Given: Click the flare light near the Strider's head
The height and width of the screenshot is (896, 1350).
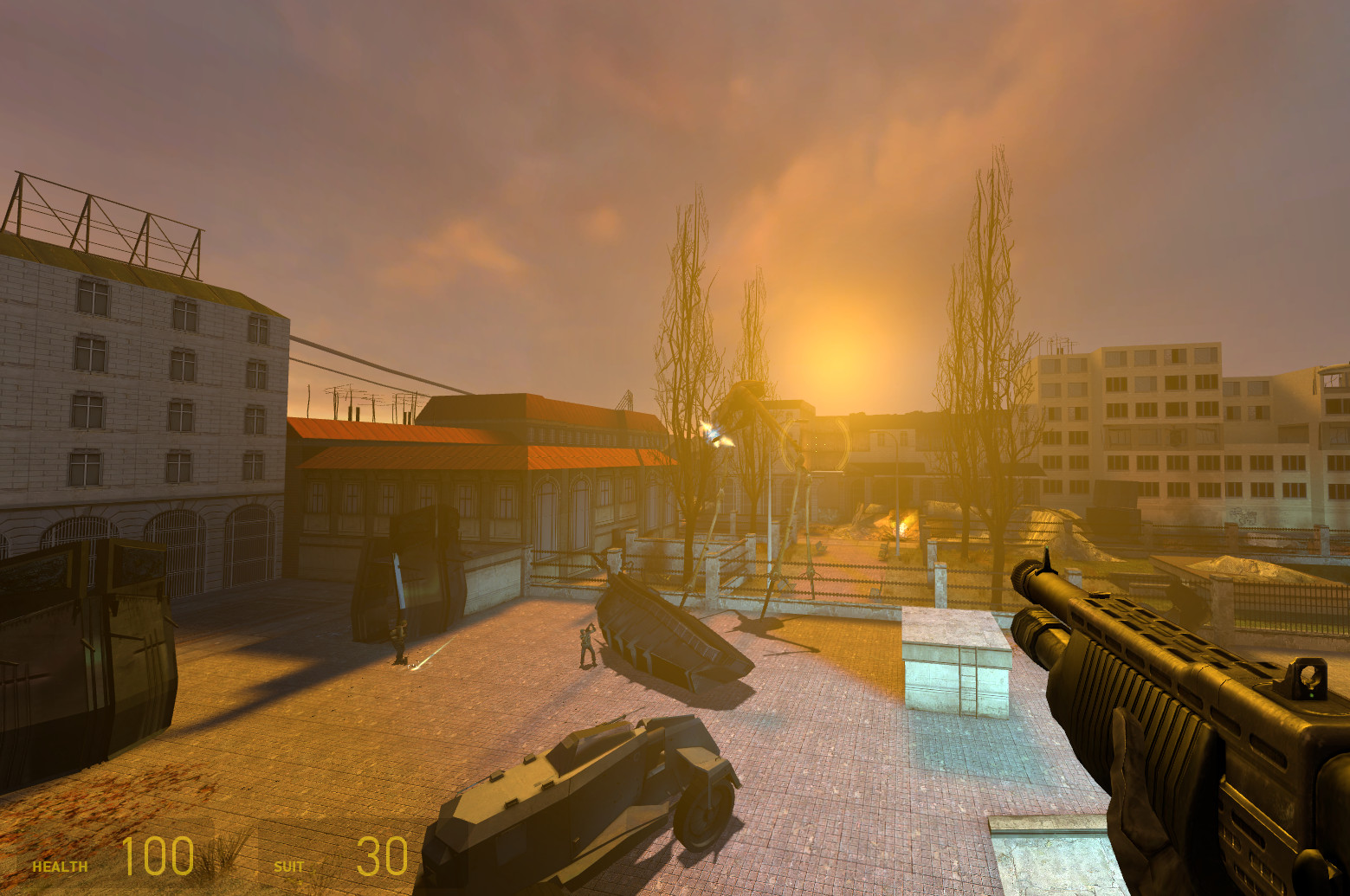Looking at the screenshot, I should pyautogui.click(x=712, y=431).
